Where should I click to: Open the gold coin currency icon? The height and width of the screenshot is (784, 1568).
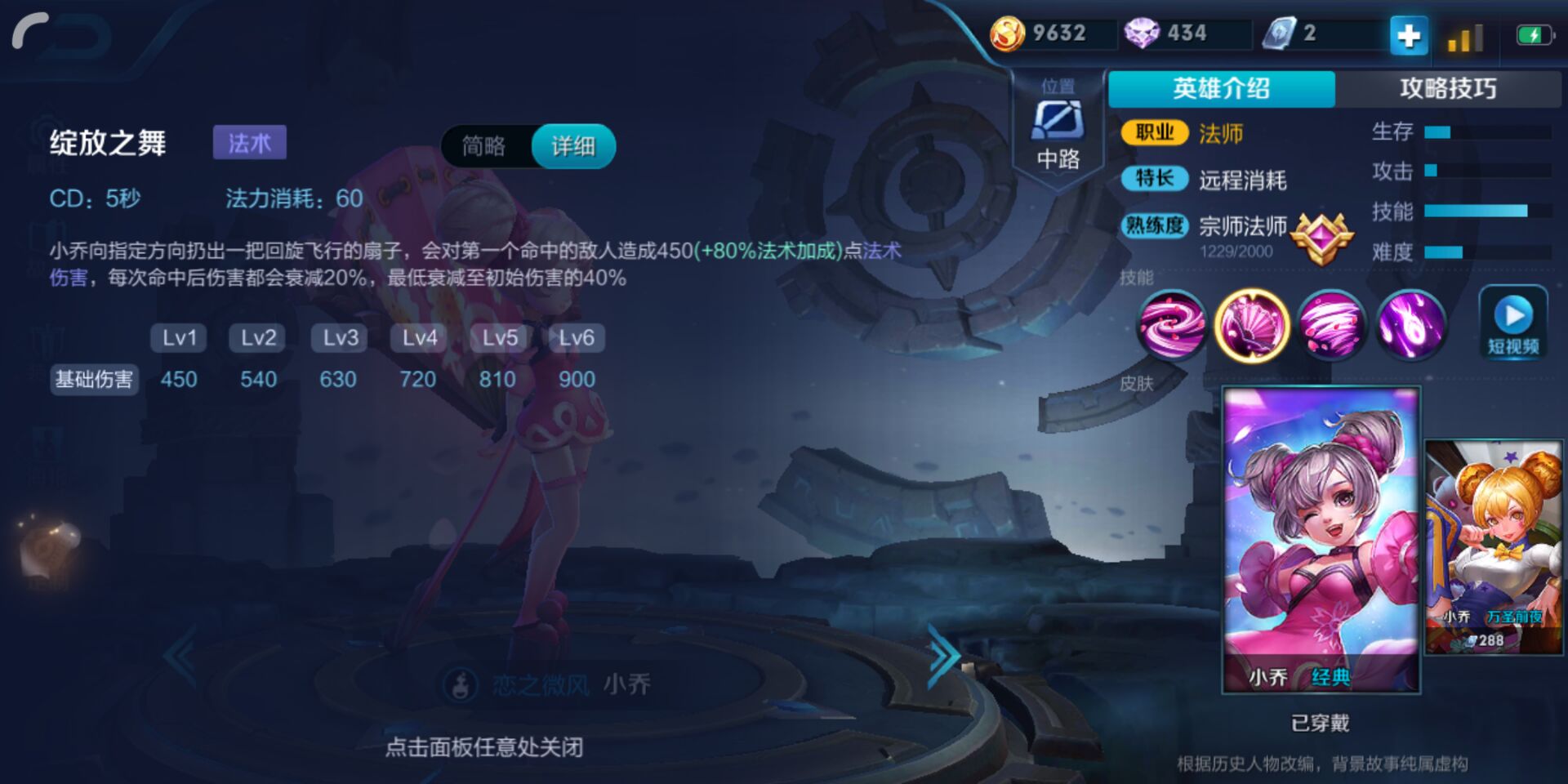point(1007,34)
